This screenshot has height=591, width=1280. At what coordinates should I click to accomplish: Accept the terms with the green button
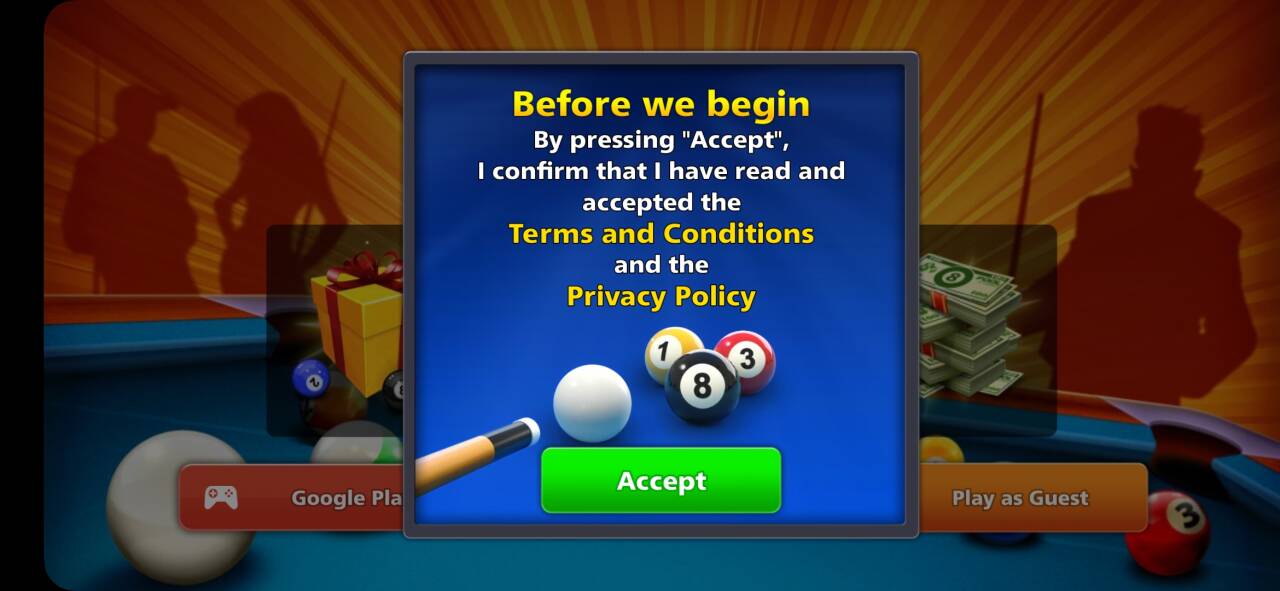click(660, 481)
